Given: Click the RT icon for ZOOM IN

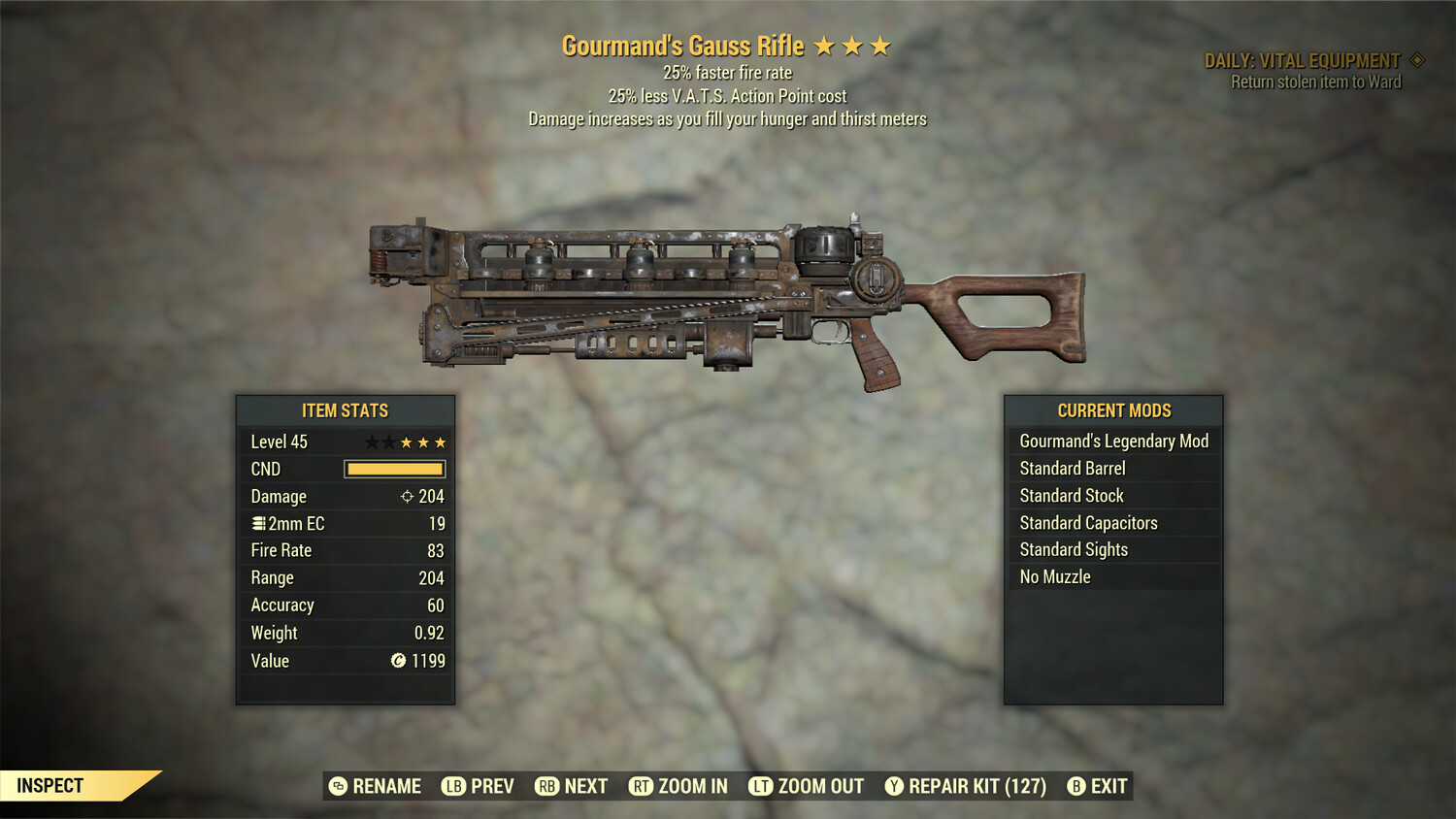Looking at the screenshot, I should tap(642, 786).
